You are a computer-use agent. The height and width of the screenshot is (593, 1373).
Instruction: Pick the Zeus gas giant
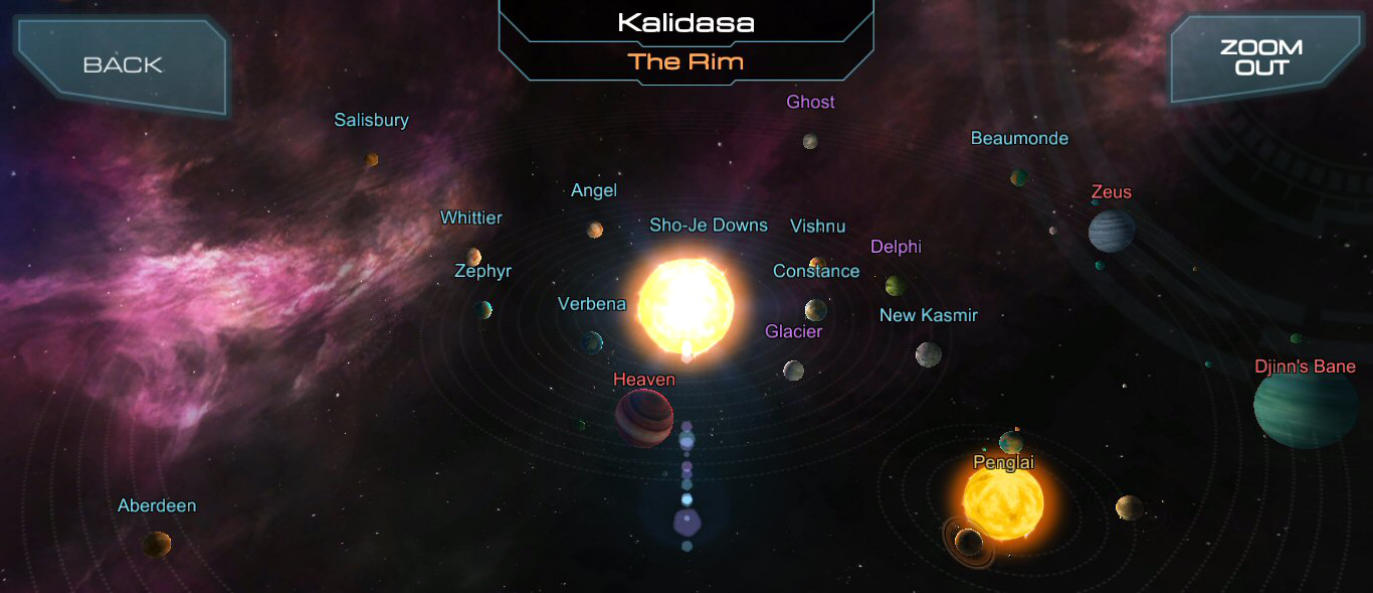point(1111,230)
